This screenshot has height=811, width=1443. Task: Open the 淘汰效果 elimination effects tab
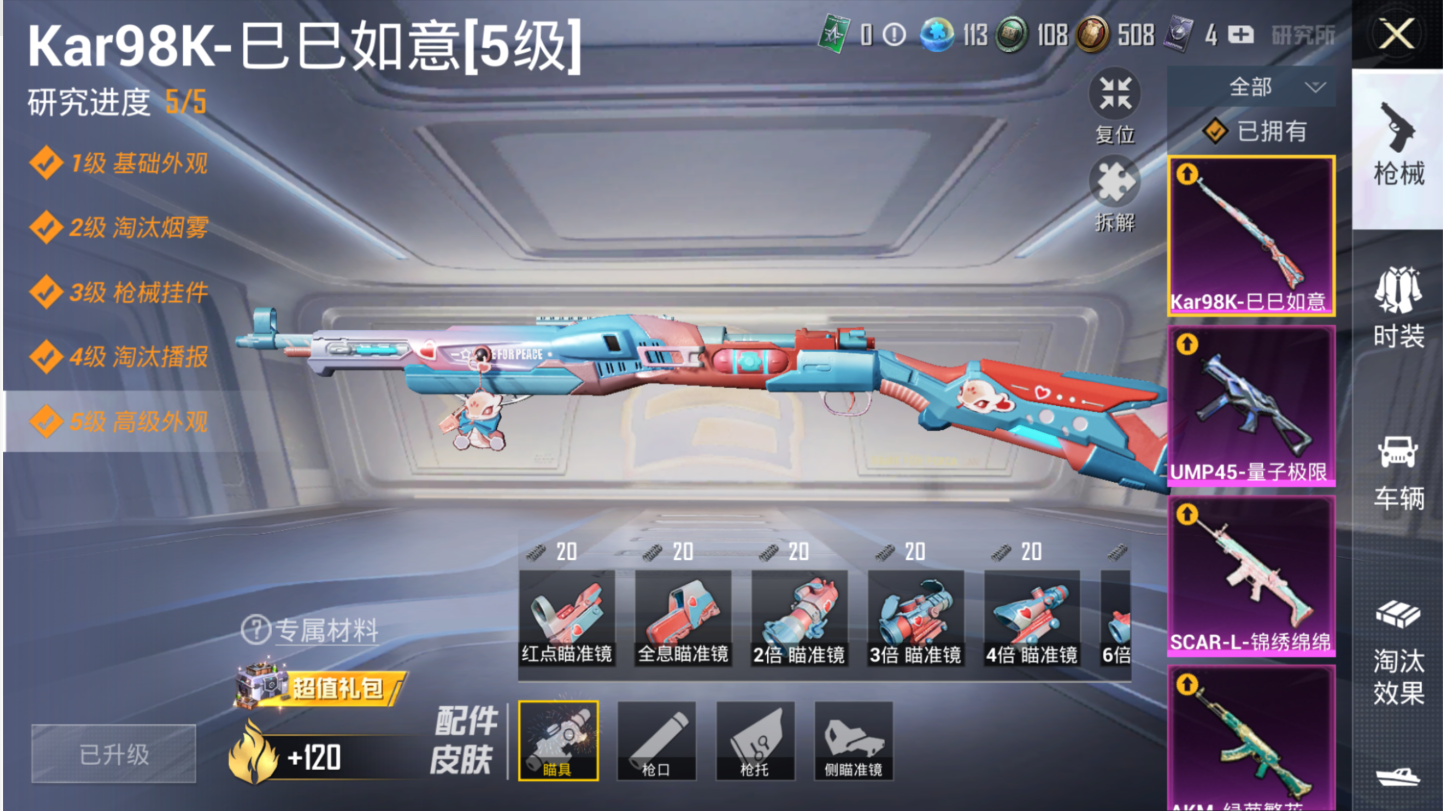(1398, 650)
